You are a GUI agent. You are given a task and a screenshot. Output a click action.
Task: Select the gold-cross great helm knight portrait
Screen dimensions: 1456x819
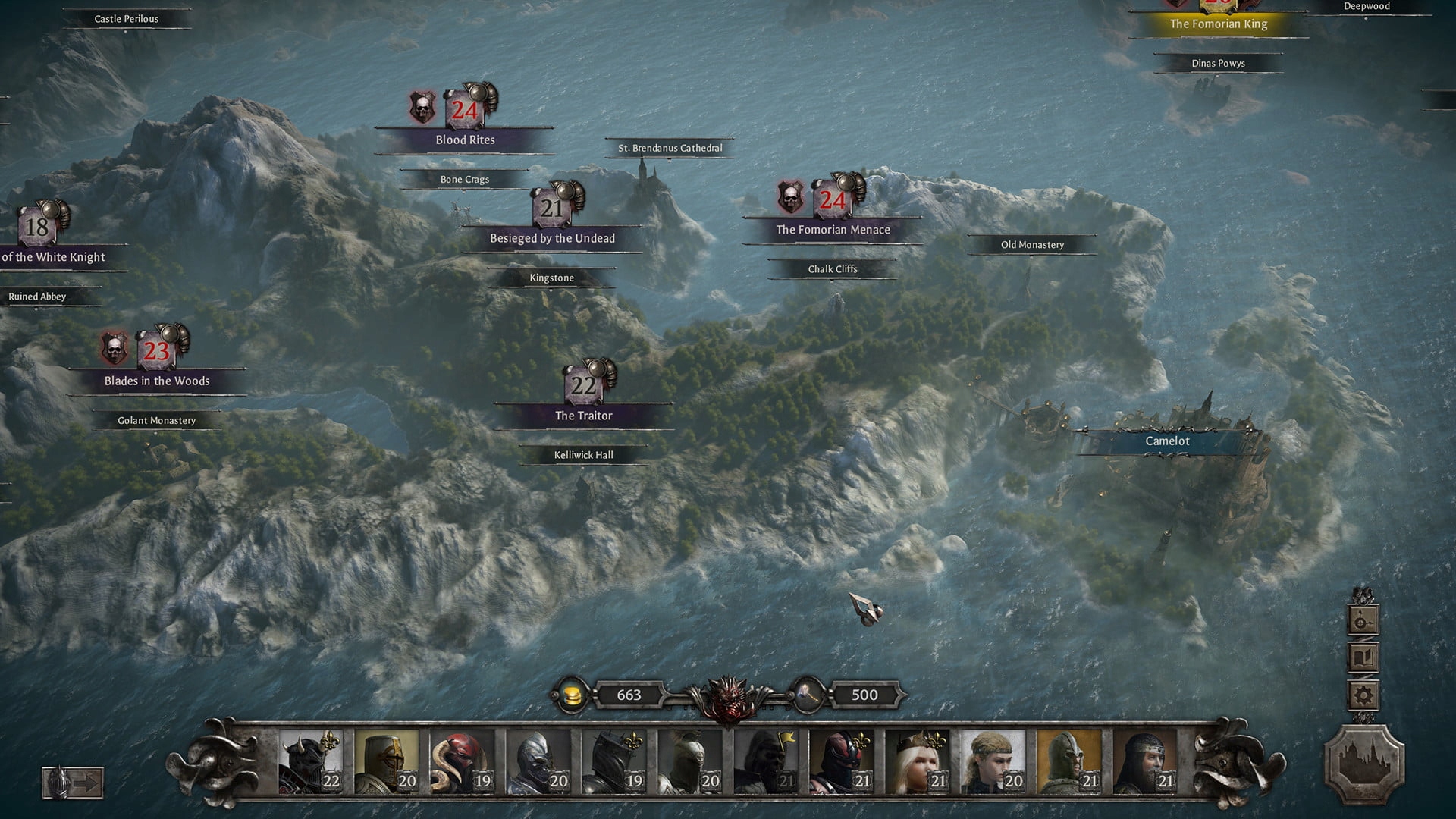pyautogui.click(x=386, y=762)
